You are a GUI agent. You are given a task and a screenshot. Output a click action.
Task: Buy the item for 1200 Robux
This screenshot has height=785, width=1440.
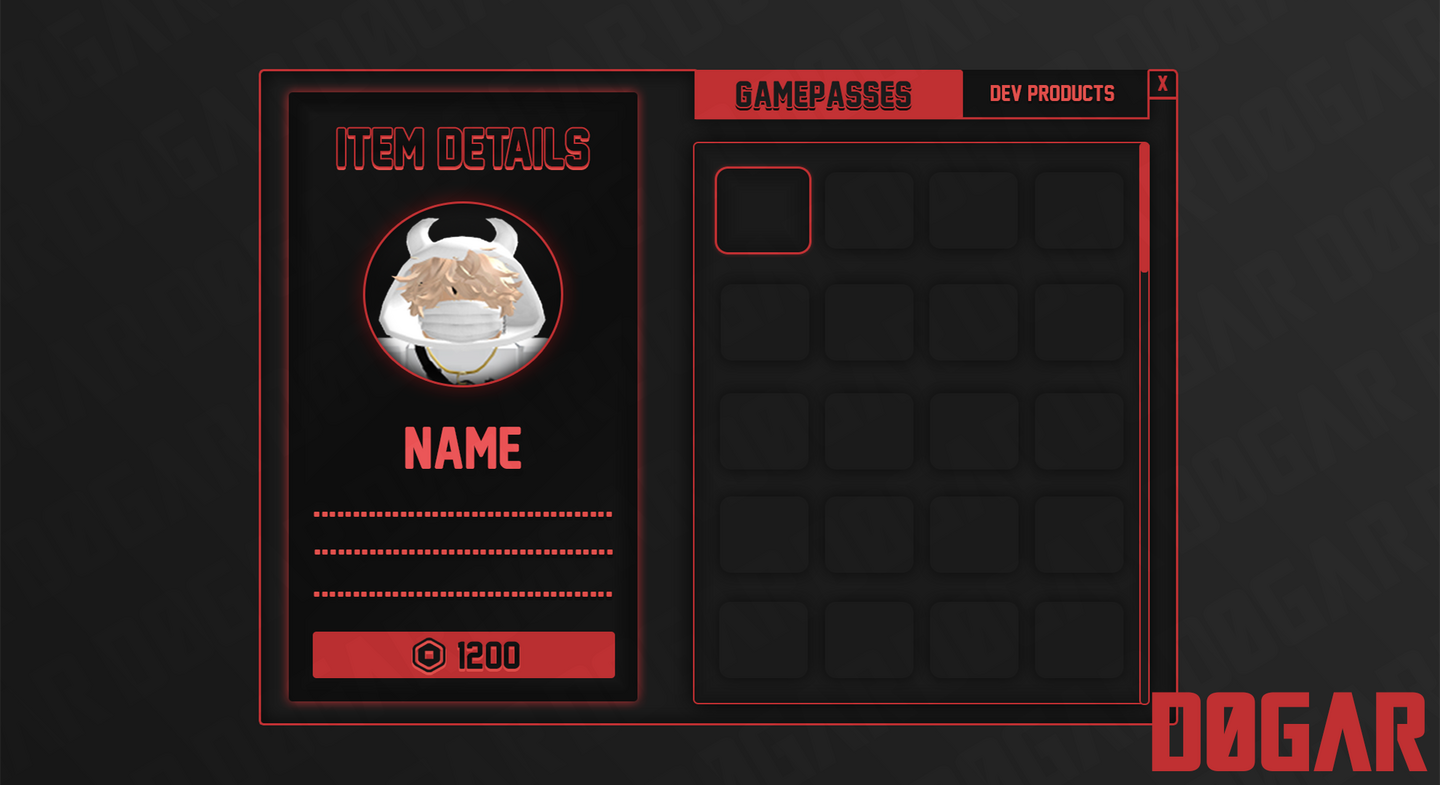point(463,655)
